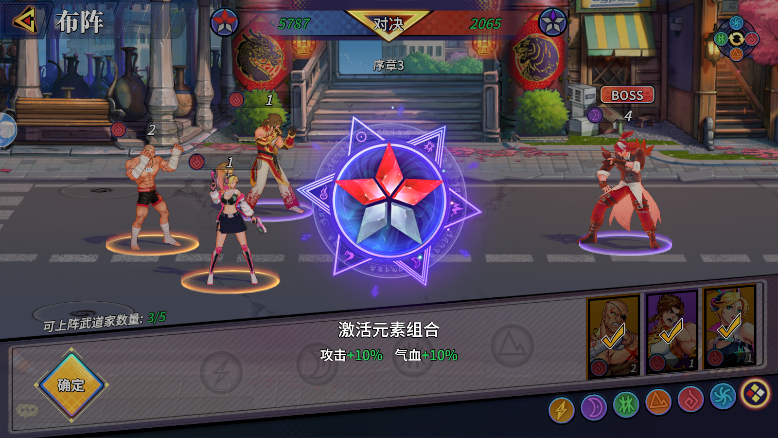Filter by the red fire swirl element
Screen dimensions: 778x438
690,401
